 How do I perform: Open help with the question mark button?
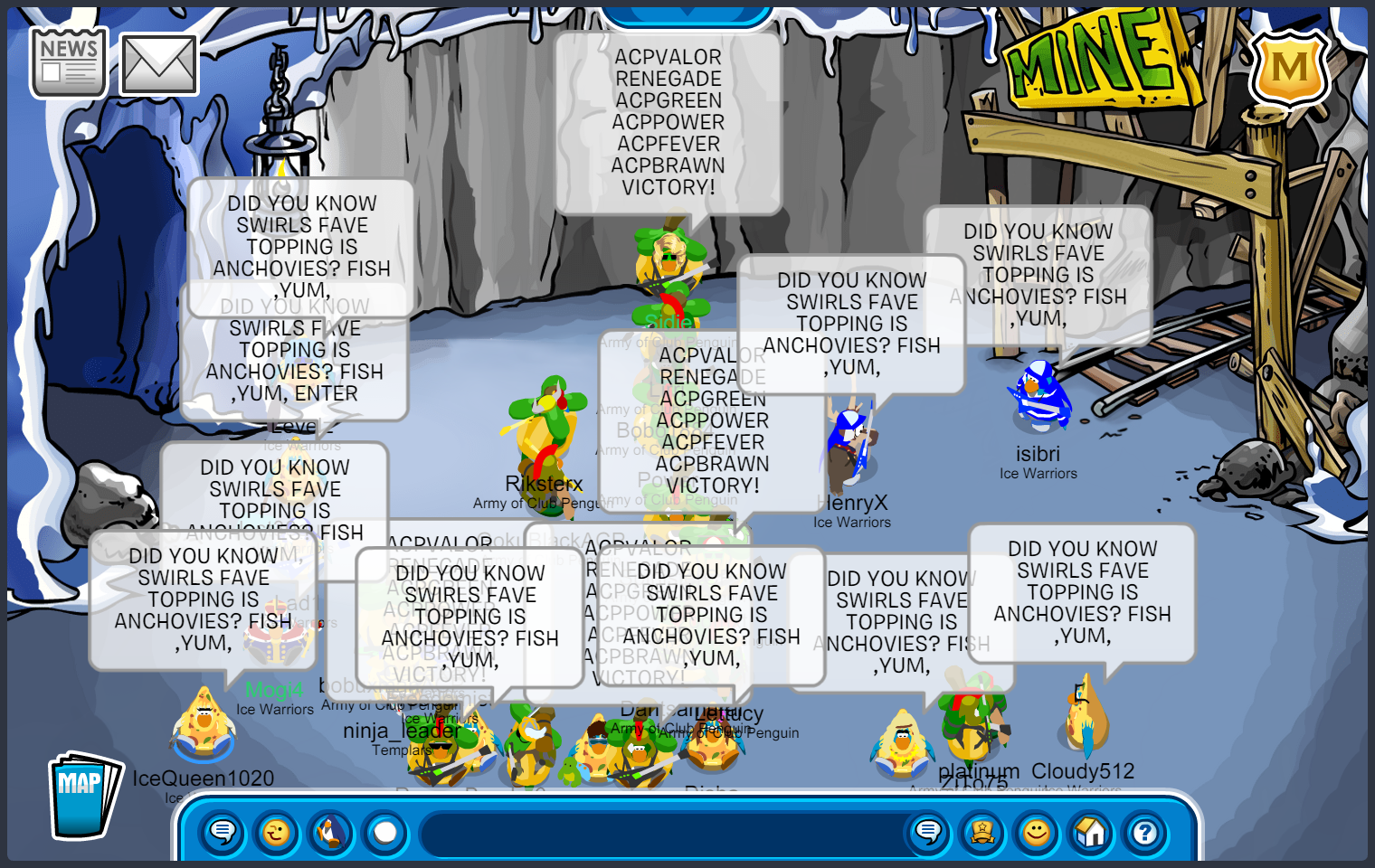(x=1145, y=832)
